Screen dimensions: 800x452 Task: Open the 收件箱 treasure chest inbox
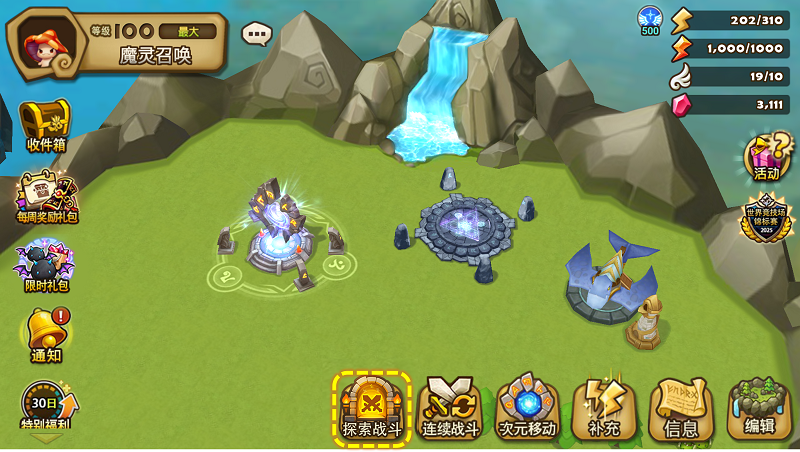[x=45, y=125]
